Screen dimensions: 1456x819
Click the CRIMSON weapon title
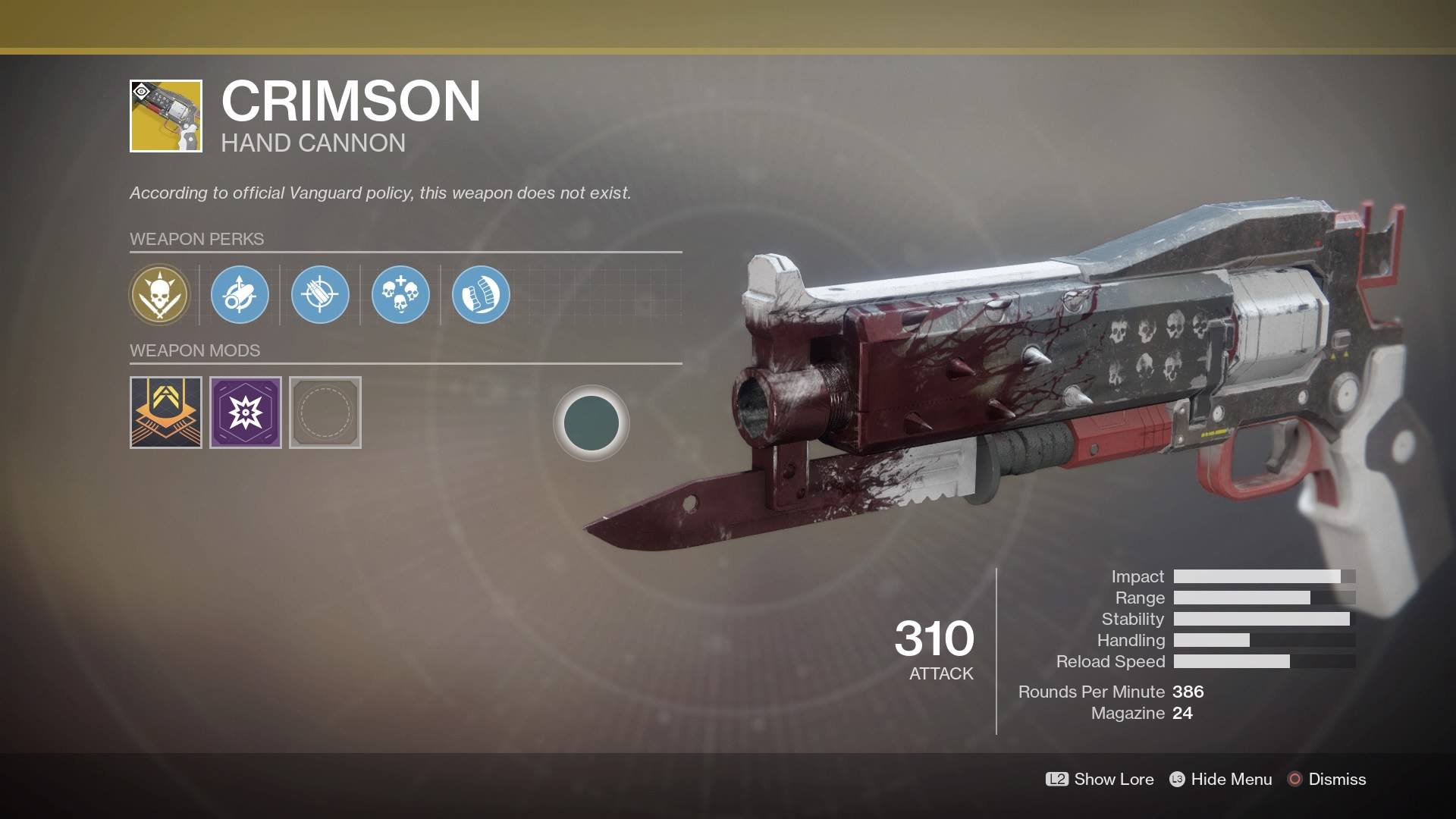[x=349, y=101]
